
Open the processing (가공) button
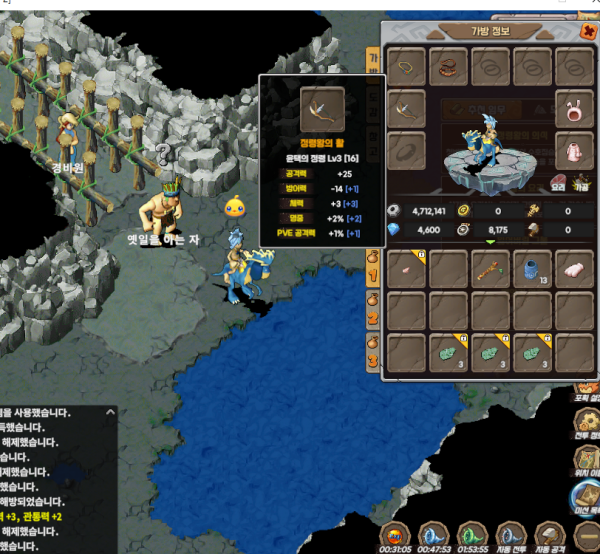tap(581, 185)
